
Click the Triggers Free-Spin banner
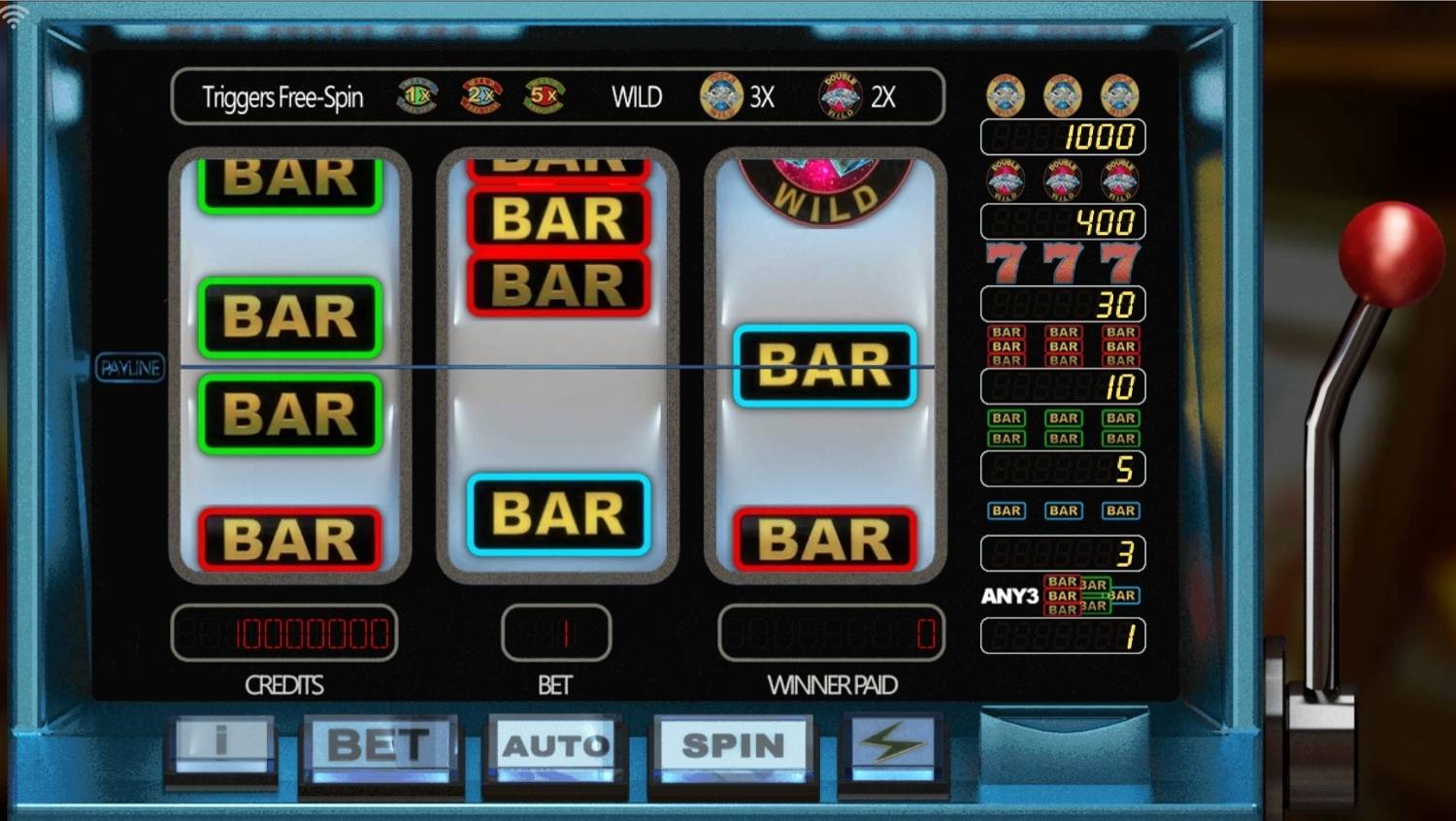click(281, 96)
